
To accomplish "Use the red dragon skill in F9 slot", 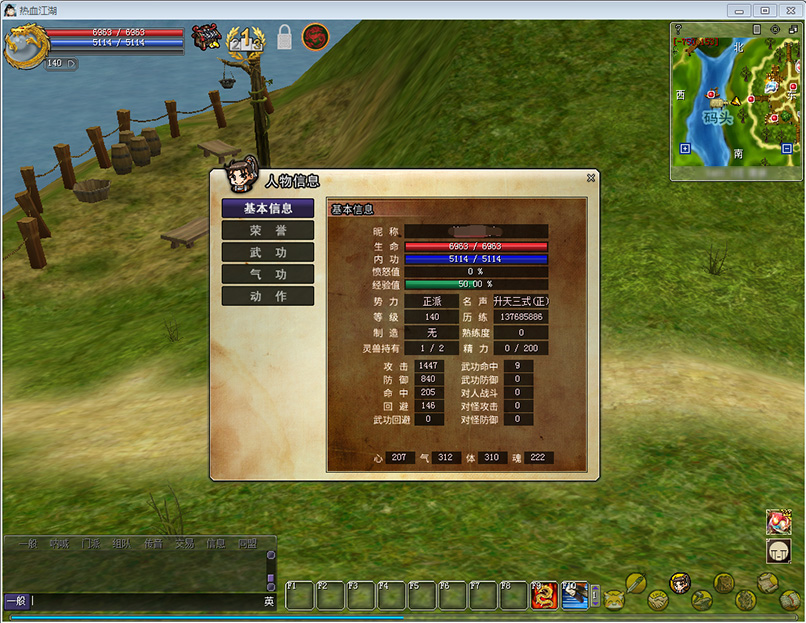I will coord(544,595).
